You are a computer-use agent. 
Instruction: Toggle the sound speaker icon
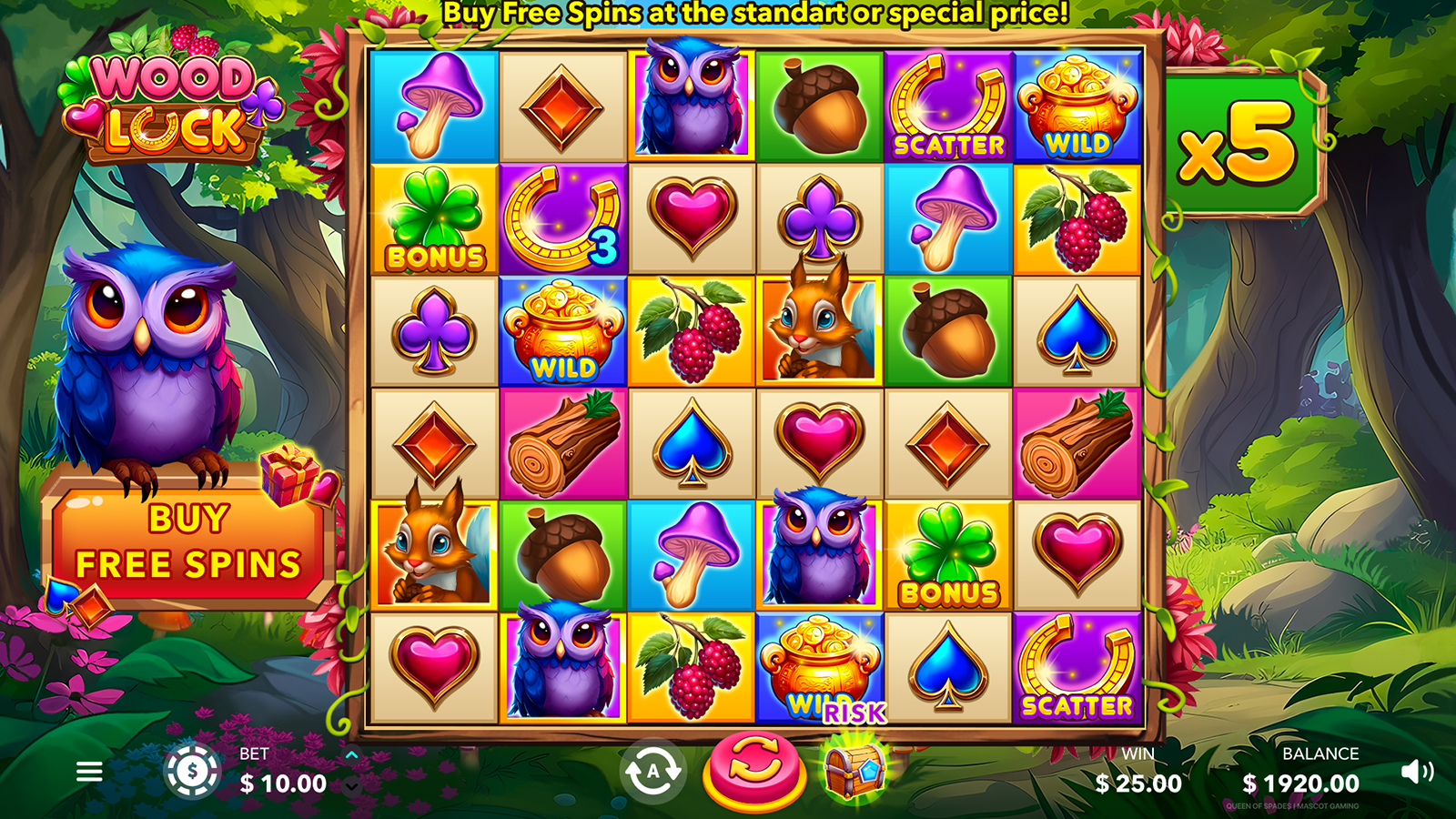(x=1416, y=772)
